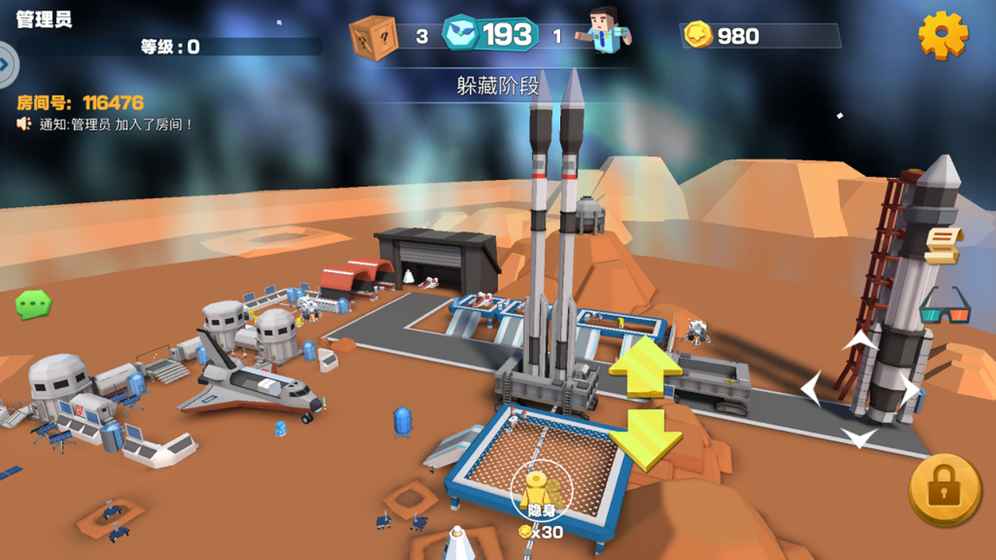The height and width of the screenshot is (560, 996).
Task: Open the green chat bubble
Action: 33,303
